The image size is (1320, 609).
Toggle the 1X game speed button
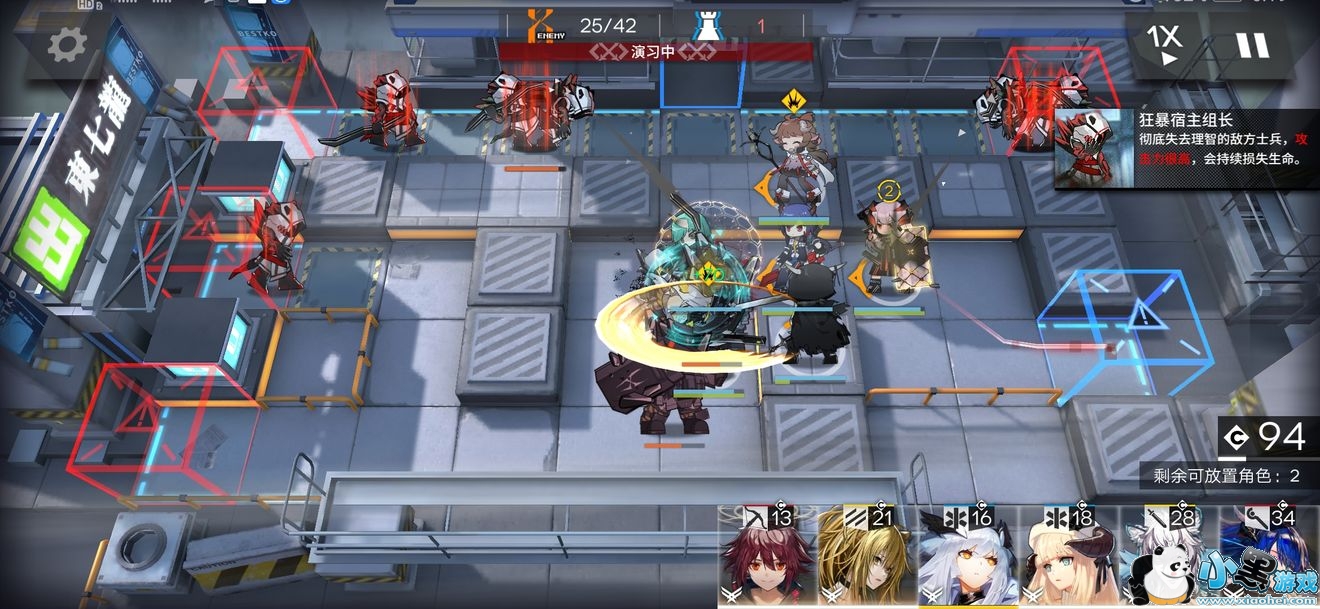pos(1163,43)
